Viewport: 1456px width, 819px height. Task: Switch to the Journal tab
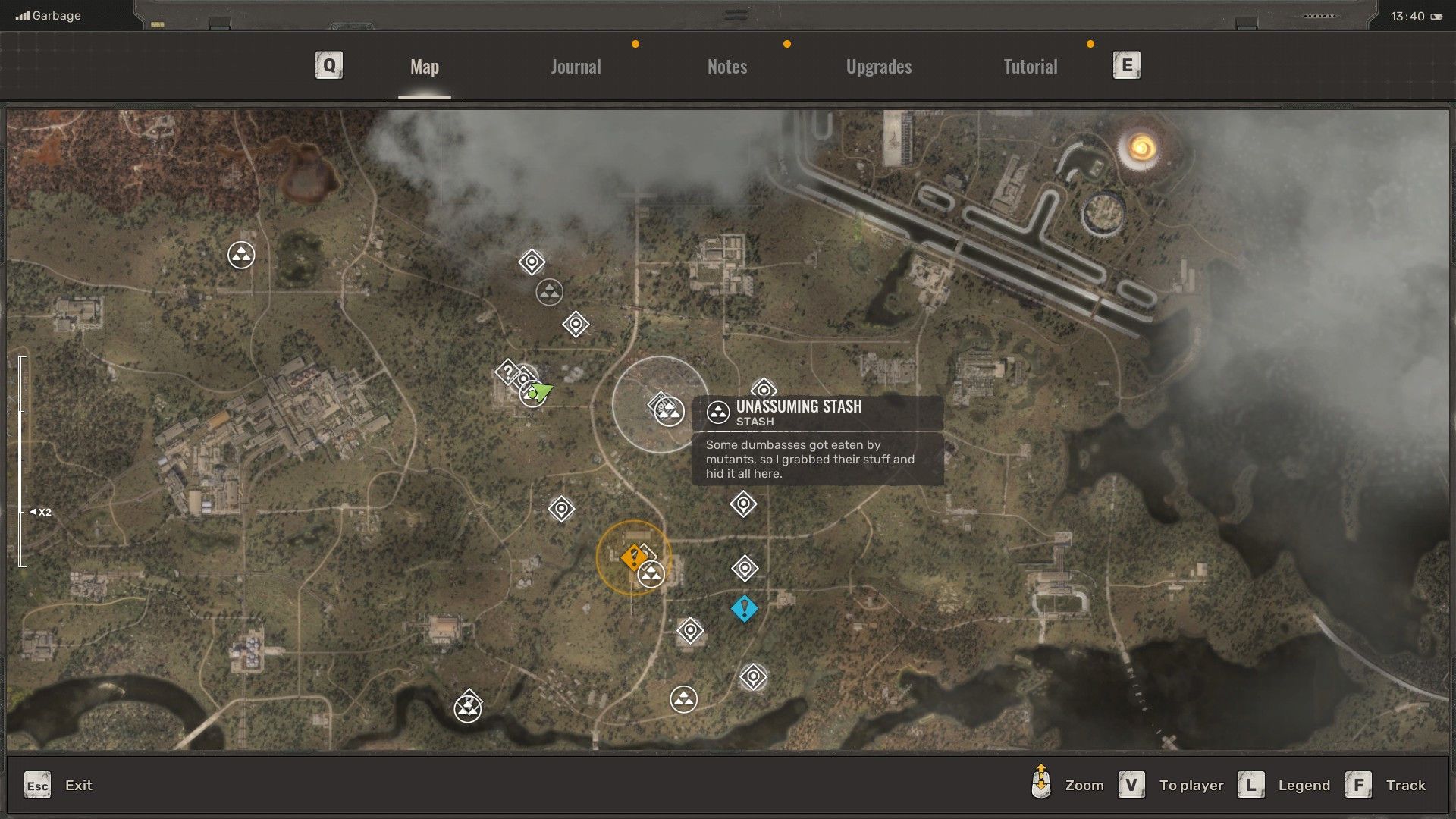coord(576,67)
